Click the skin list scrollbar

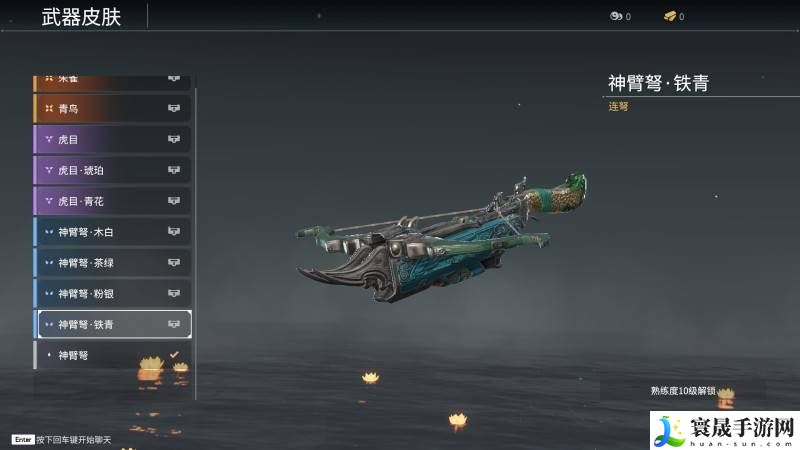[196, 240]
